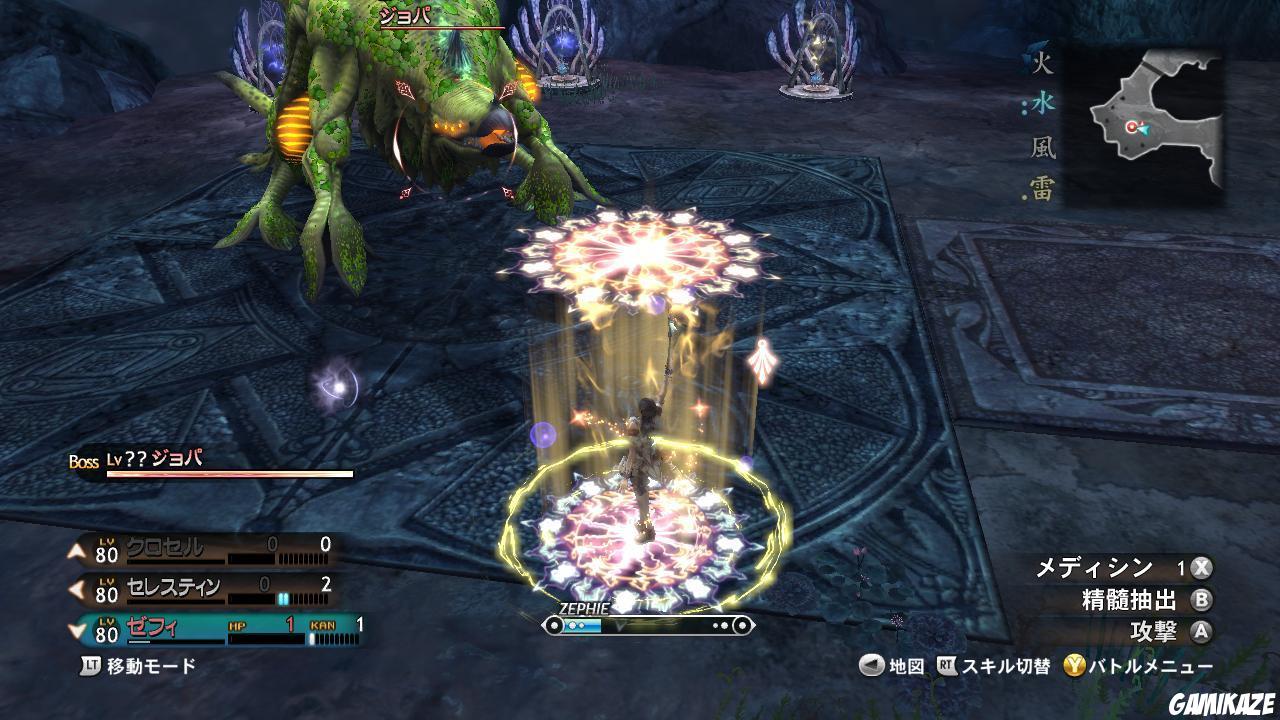The width and height of the screenshot is (1280, 720).
Task: Toggle 移動モード movement mode
Action: click(140, 665)
